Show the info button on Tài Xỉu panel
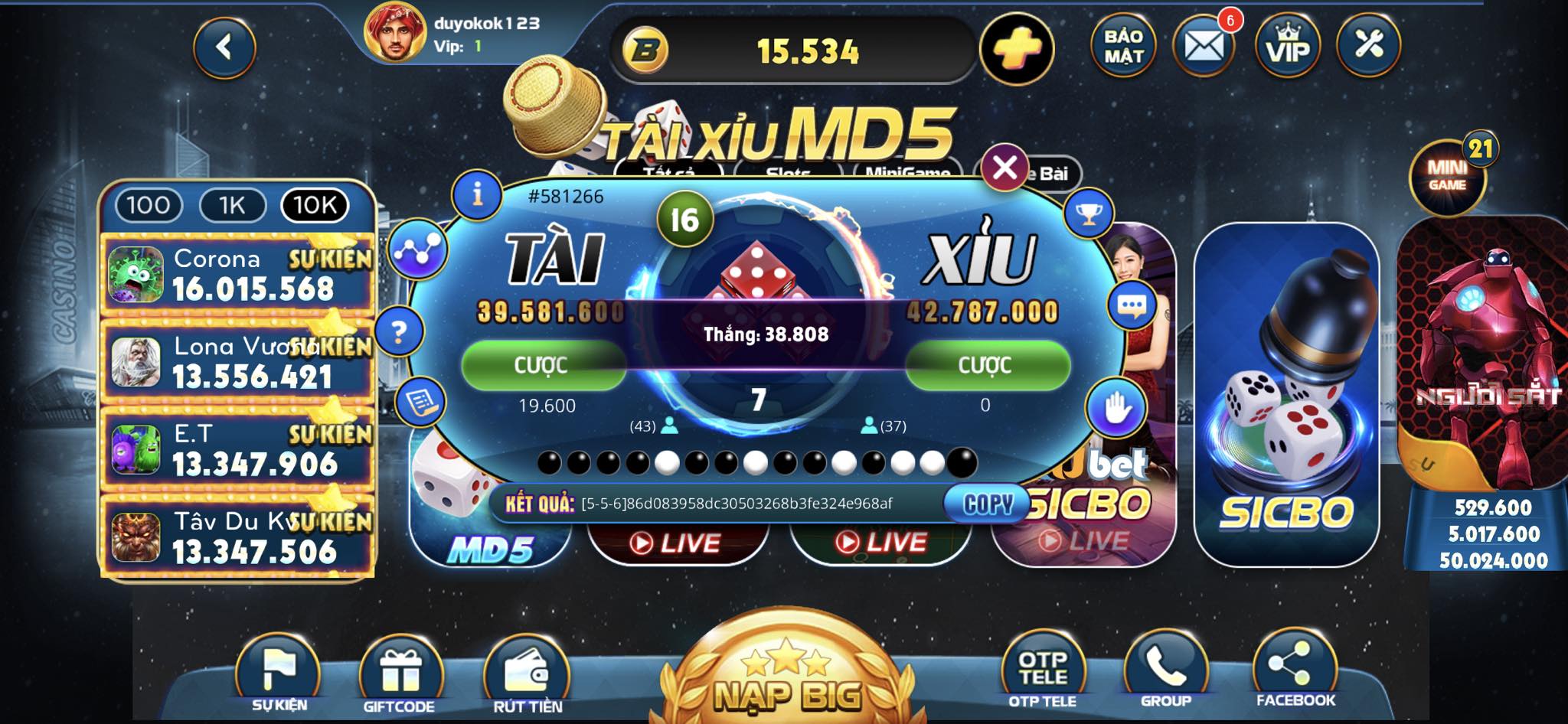Screen dimensions: 1568x724 pyautogui.click(x=477, y=194)
